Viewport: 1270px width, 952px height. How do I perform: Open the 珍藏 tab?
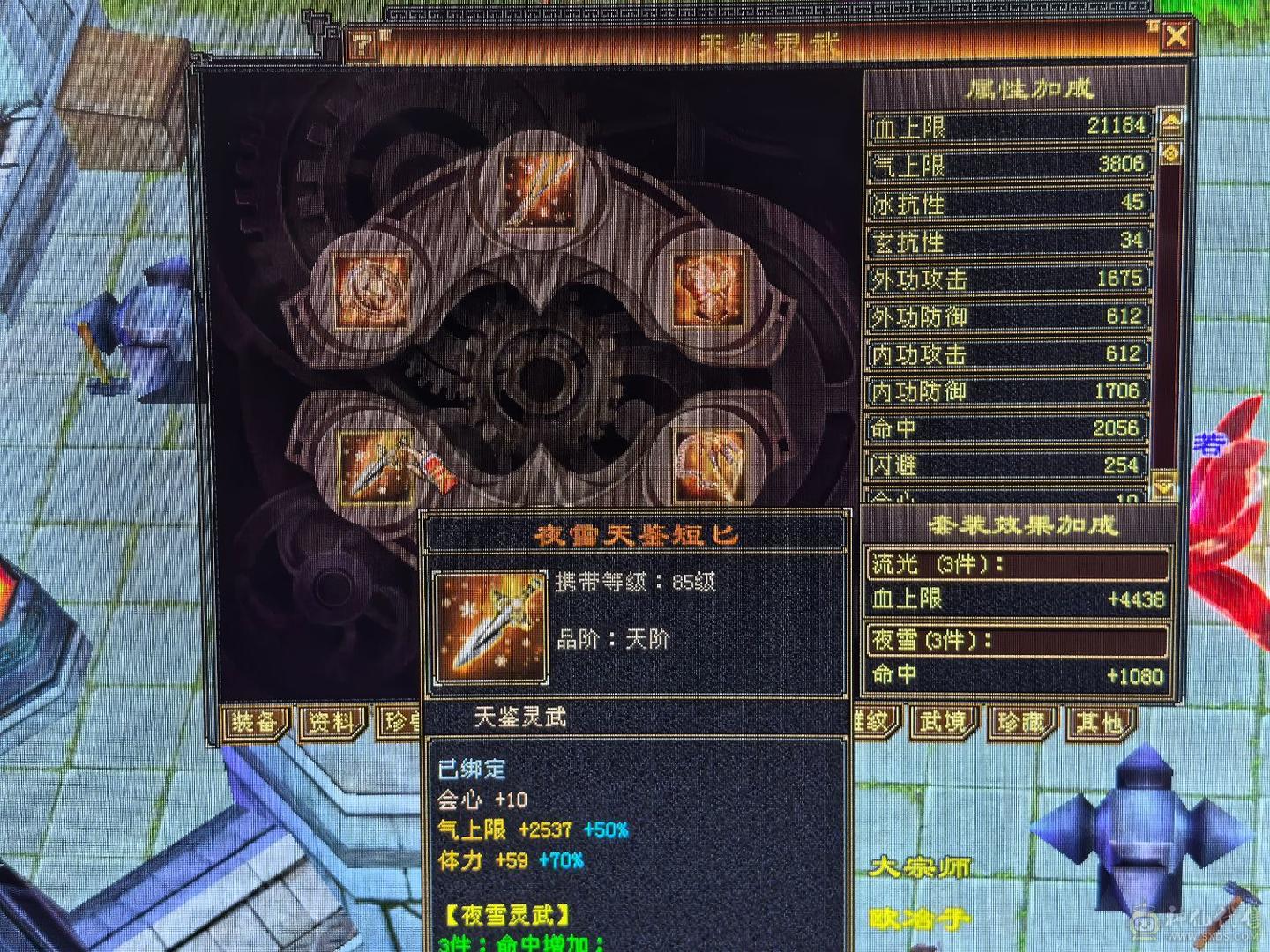[x=1024, y=720]
